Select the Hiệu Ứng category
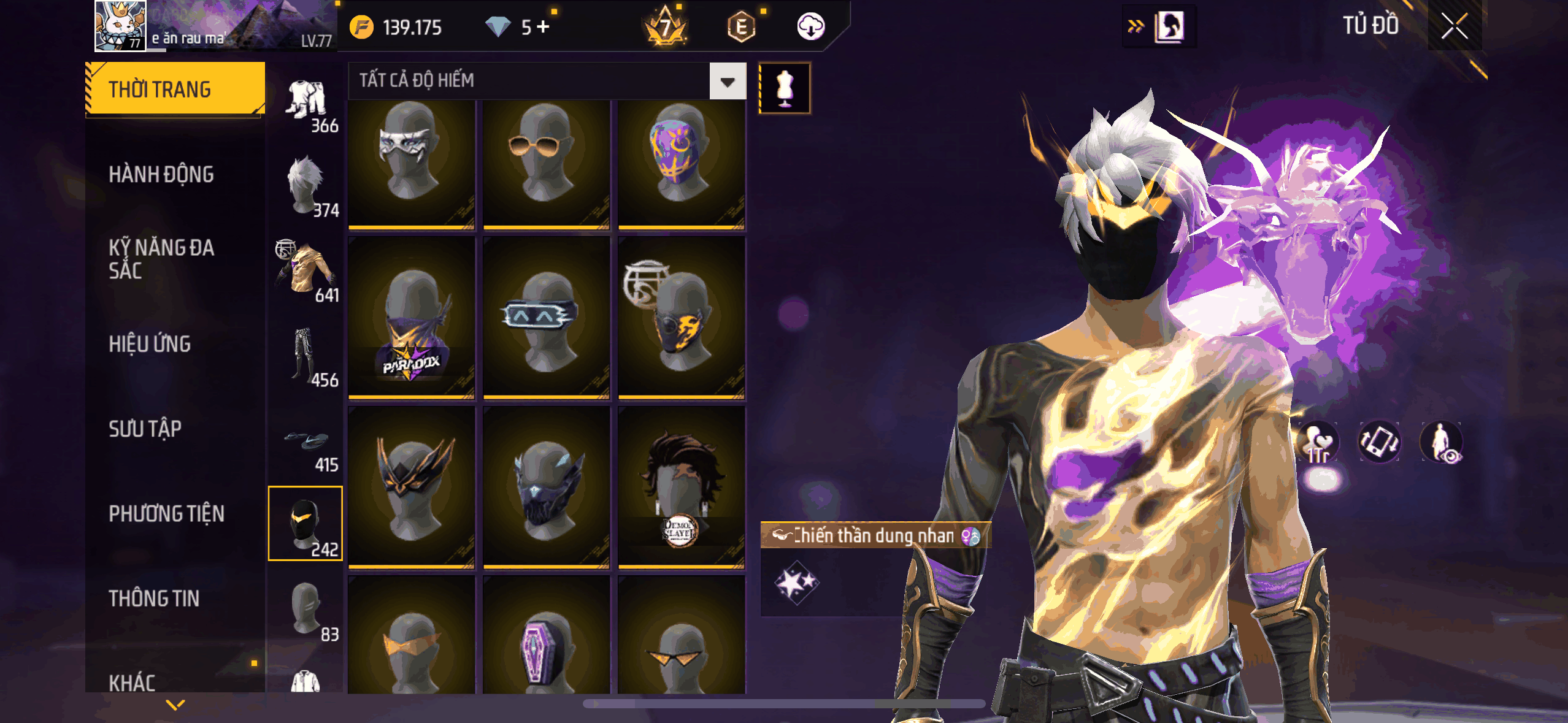The width and height of the screenshot is (1568, 723). (150, 344)
